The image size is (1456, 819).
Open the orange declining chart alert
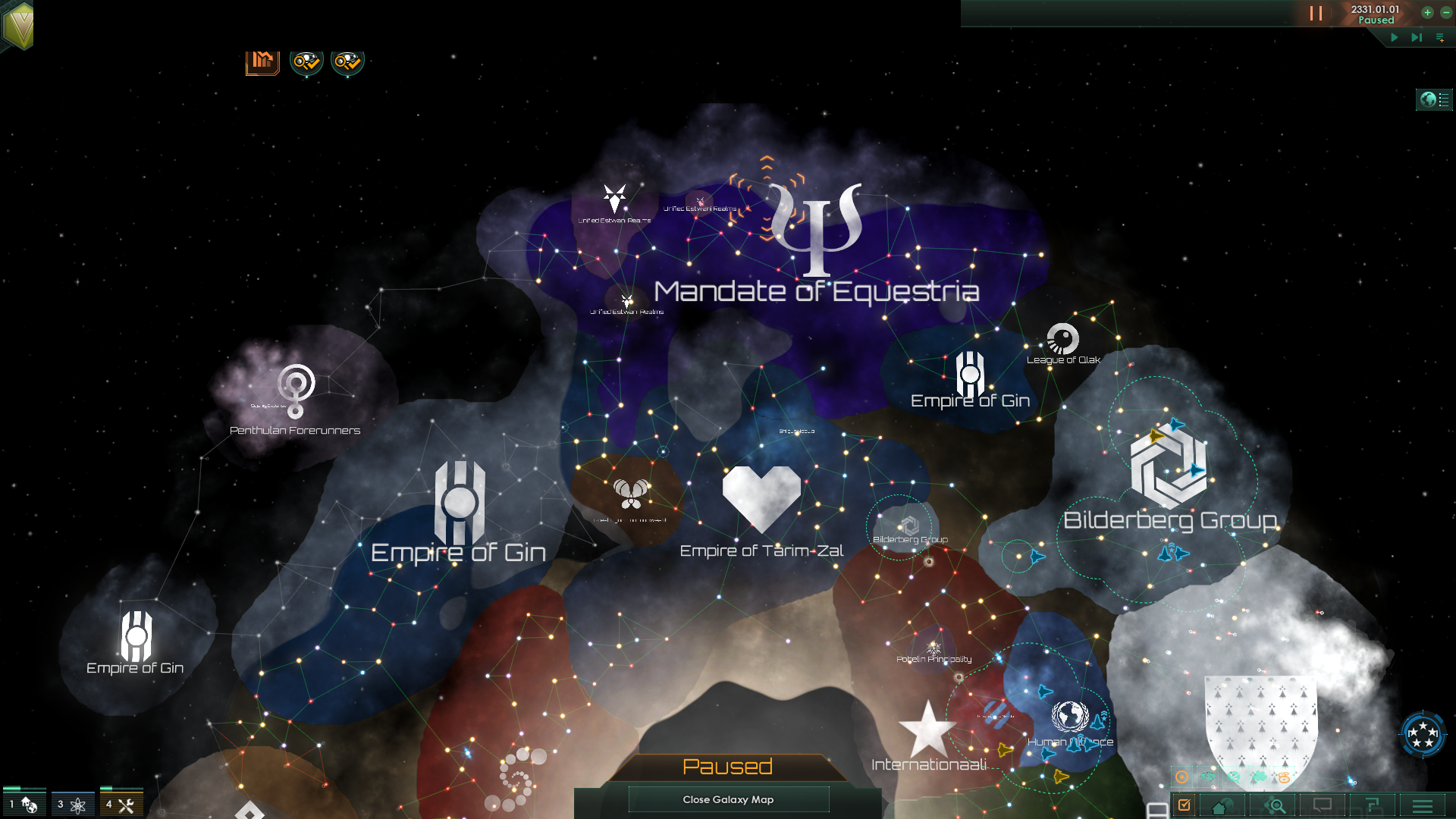(x=262, y=61)
